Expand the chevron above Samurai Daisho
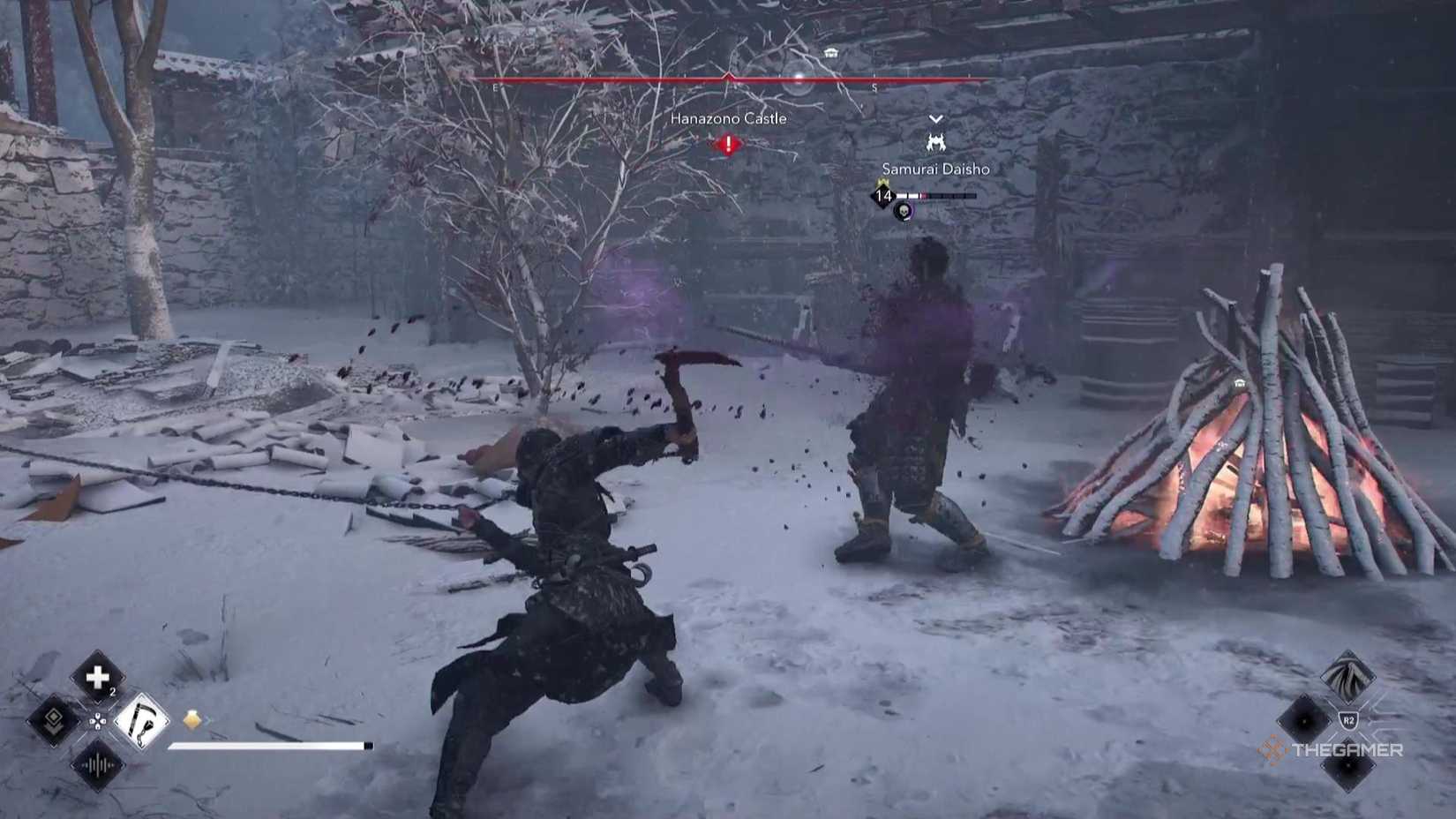Screen dimensions: 1456x819 click(x=936, y=119)
